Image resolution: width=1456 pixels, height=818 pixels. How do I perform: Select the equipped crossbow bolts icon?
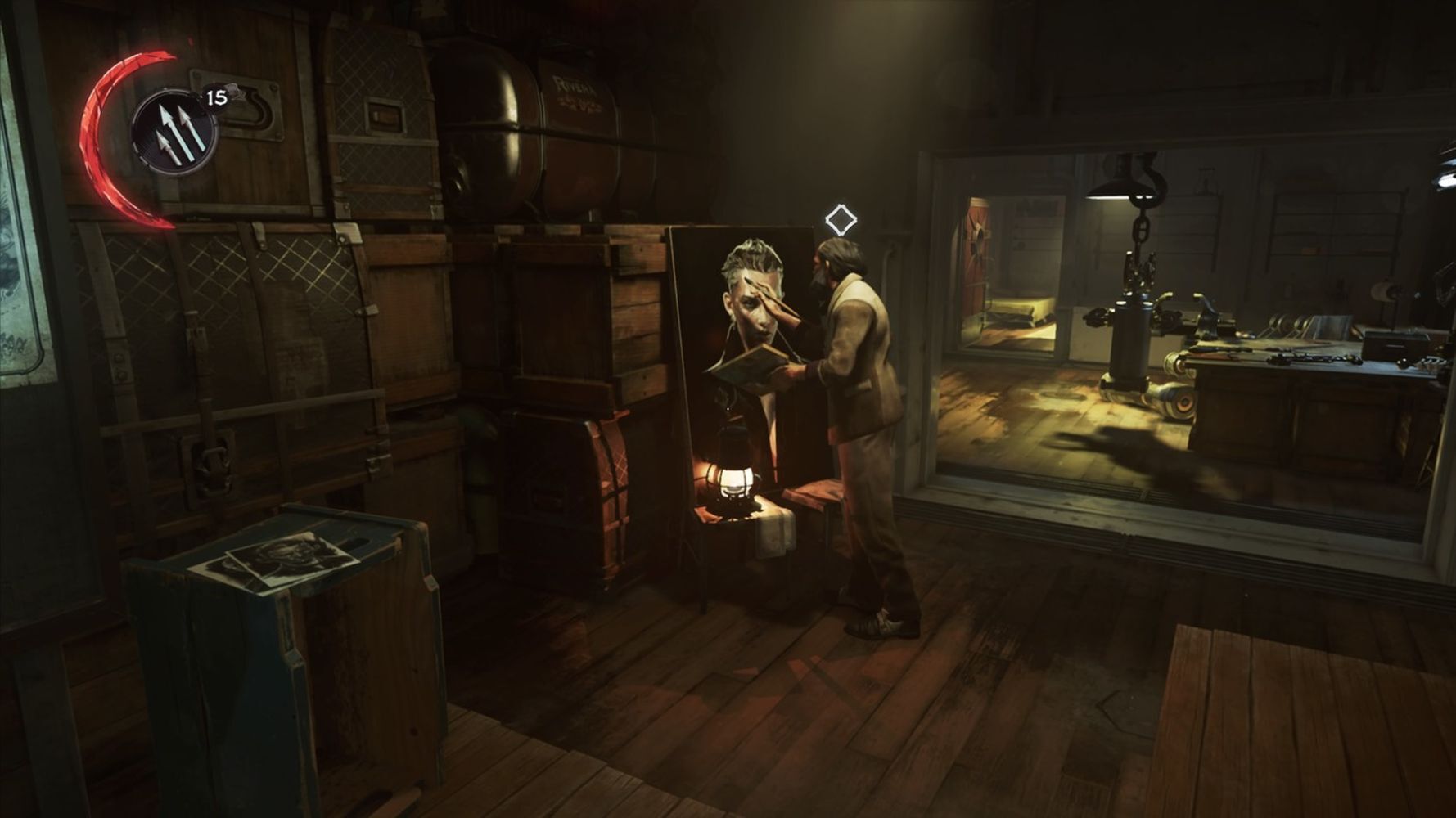point(175,133)
